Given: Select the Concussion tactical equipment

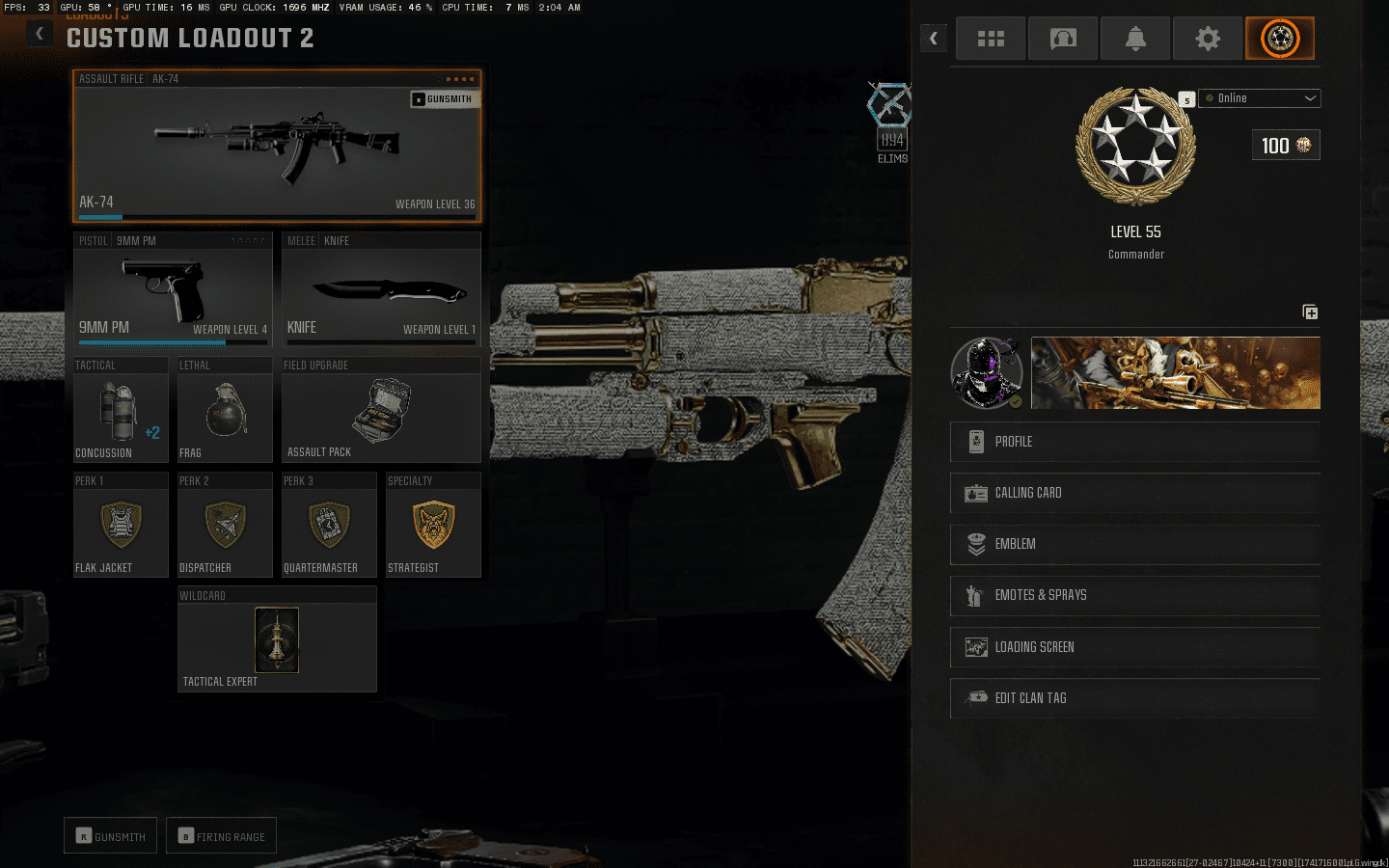Looking at the screenshot, I should pos(121,410).
